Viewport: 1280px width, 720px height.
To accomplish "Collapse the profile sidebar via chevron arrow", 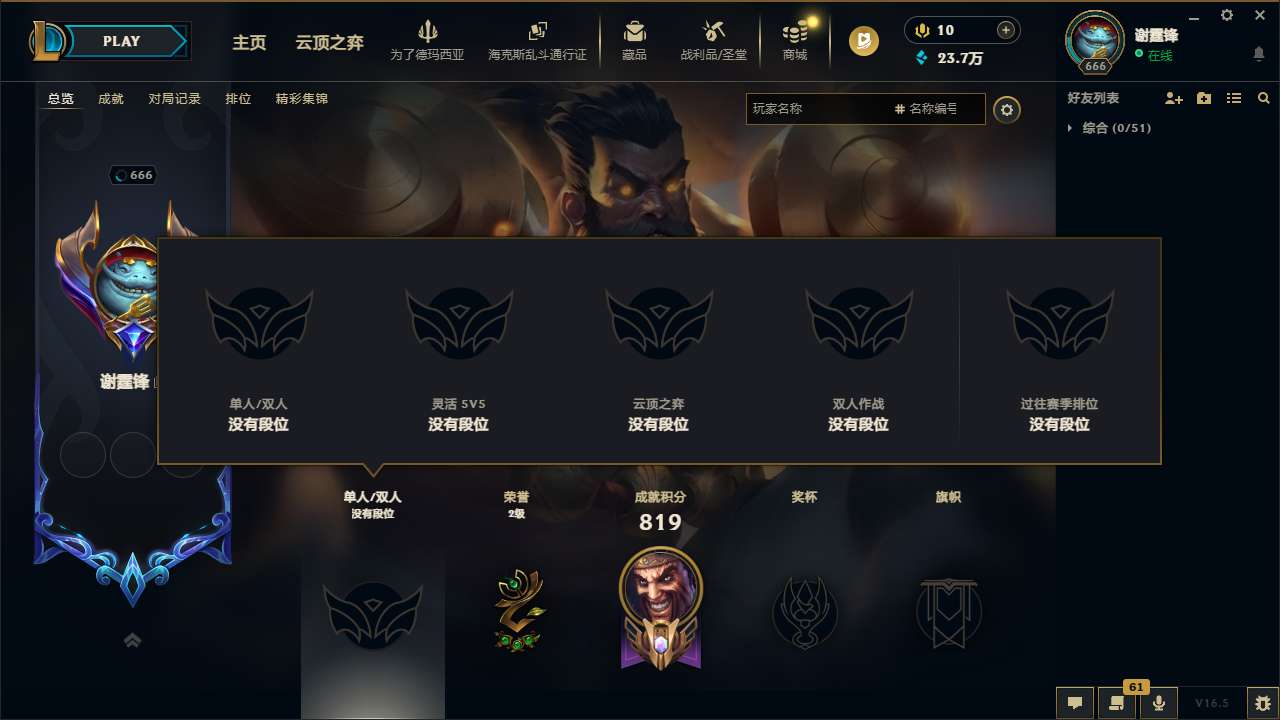I will pos(132,640).
